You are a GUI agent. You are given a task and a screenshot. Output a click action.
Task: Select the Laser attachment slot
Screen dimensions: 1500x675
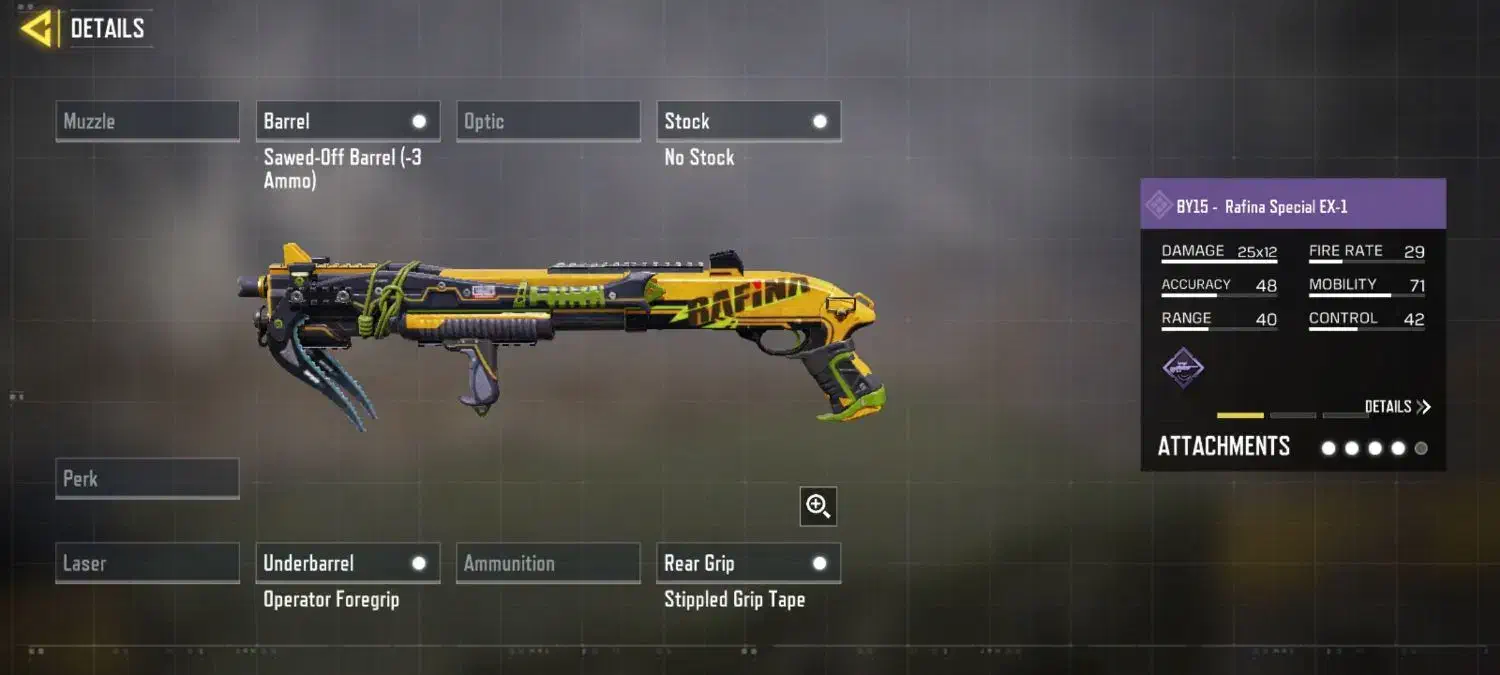[x=147, y=563]
